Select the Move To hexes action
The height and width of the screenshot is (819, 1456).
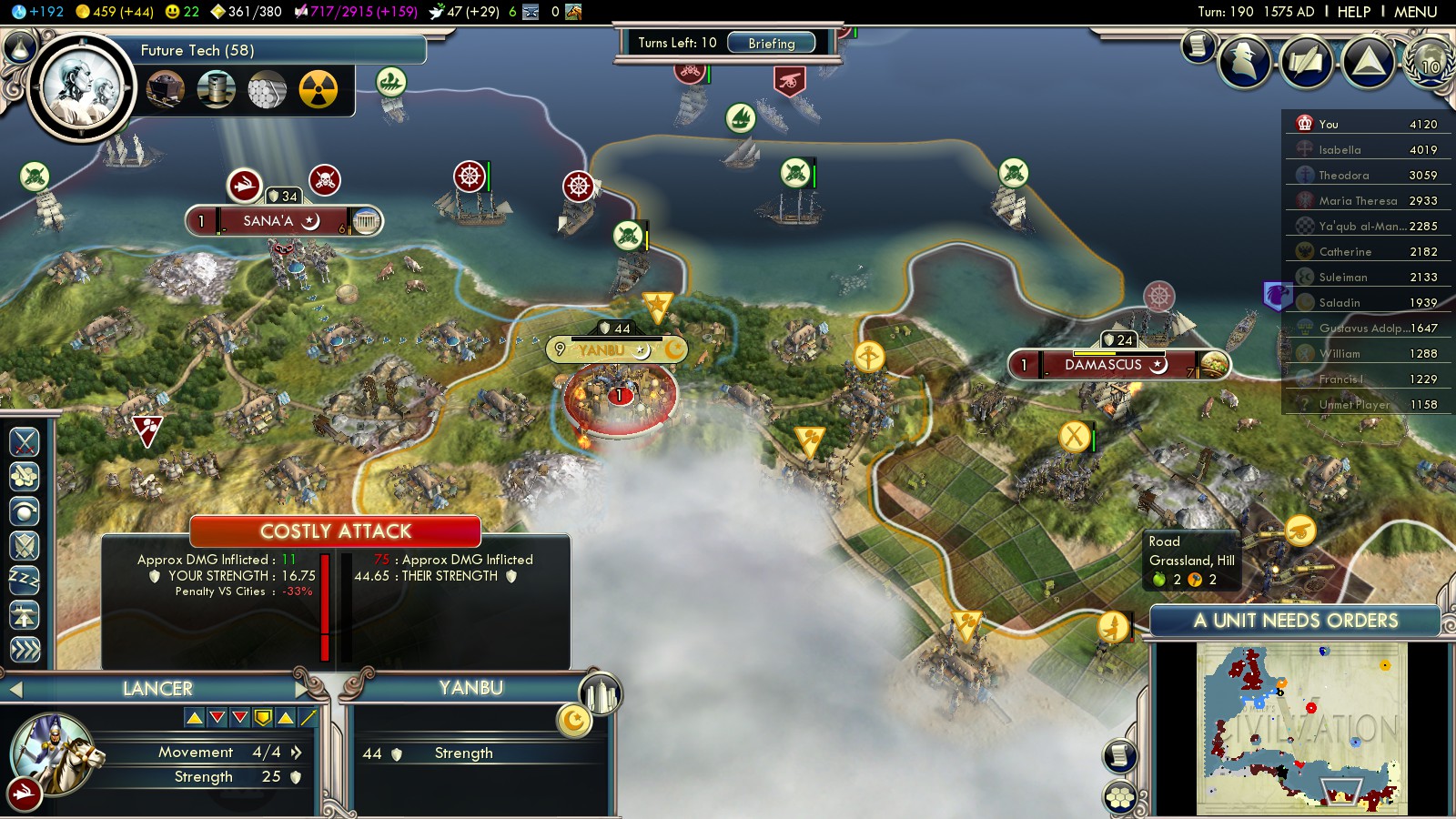click(25, 476)
